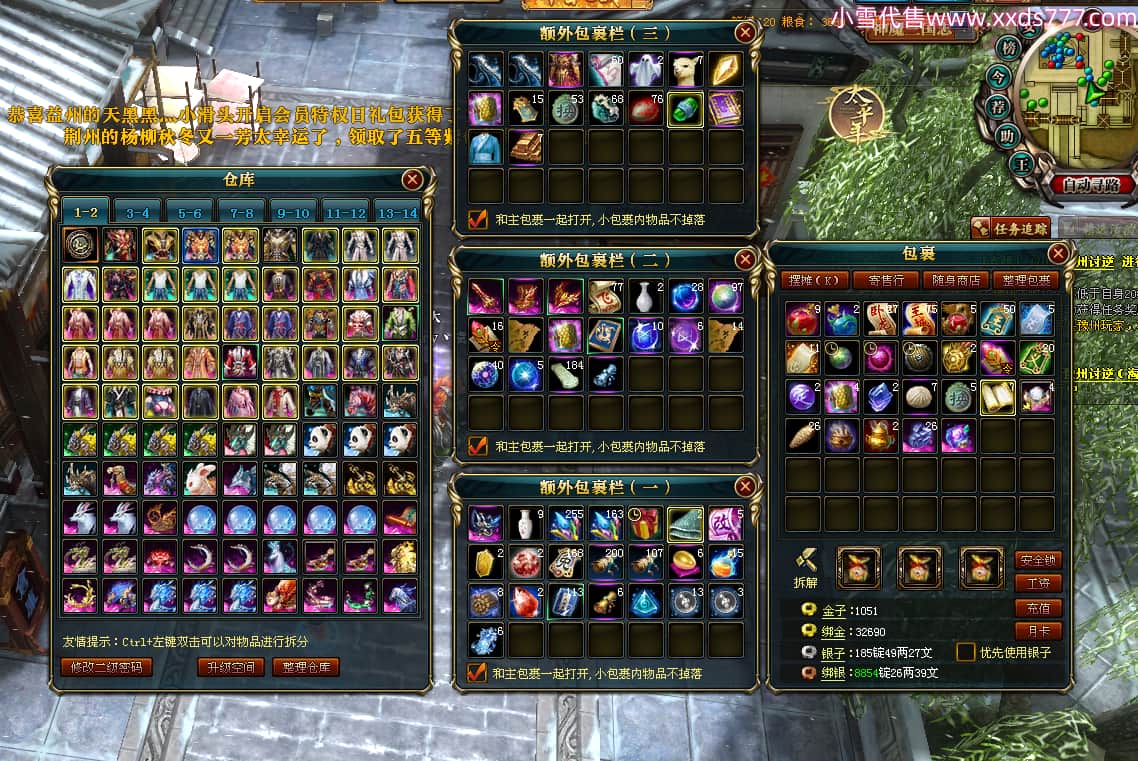1138x761 pixels.
Task: Switch to warehouse tab 3-4
Action: tap(138, 213)
